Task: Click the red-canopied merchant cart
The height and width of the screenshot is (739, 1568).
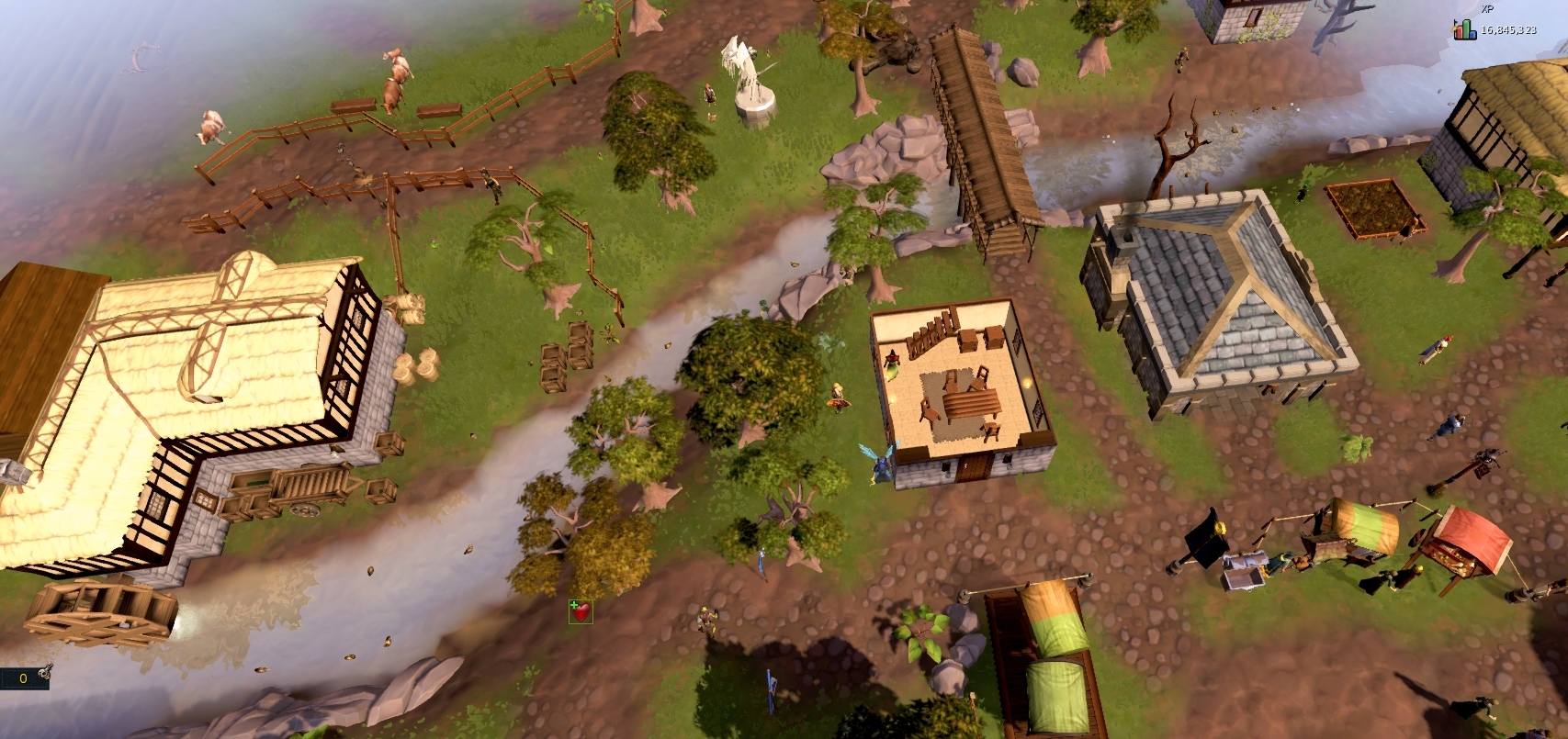Action: point(1470,542)
